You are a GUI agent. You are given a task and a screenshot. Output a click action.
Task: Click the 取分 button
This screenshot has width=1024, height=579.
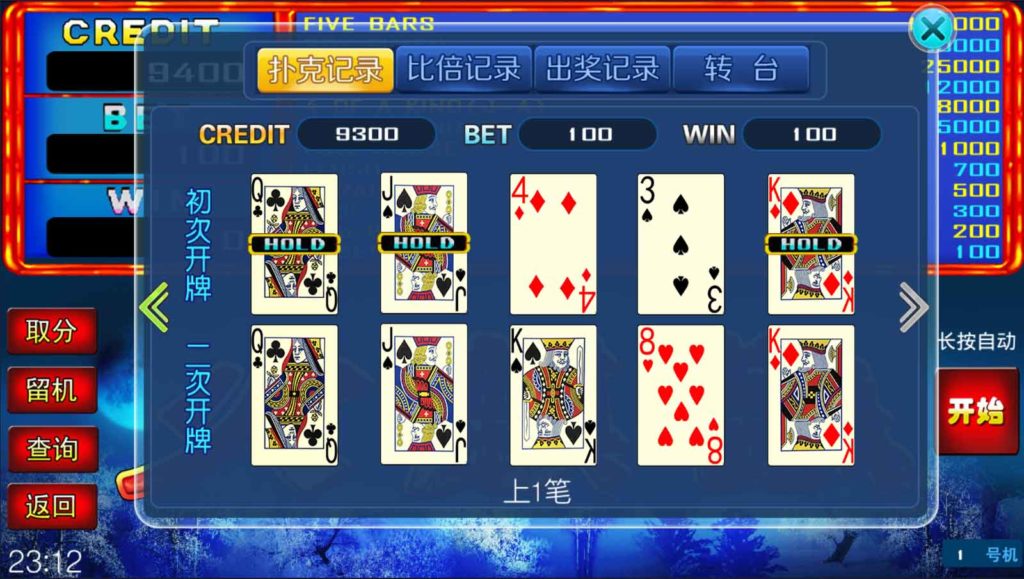pyautogui.click(x=52, y=331)
